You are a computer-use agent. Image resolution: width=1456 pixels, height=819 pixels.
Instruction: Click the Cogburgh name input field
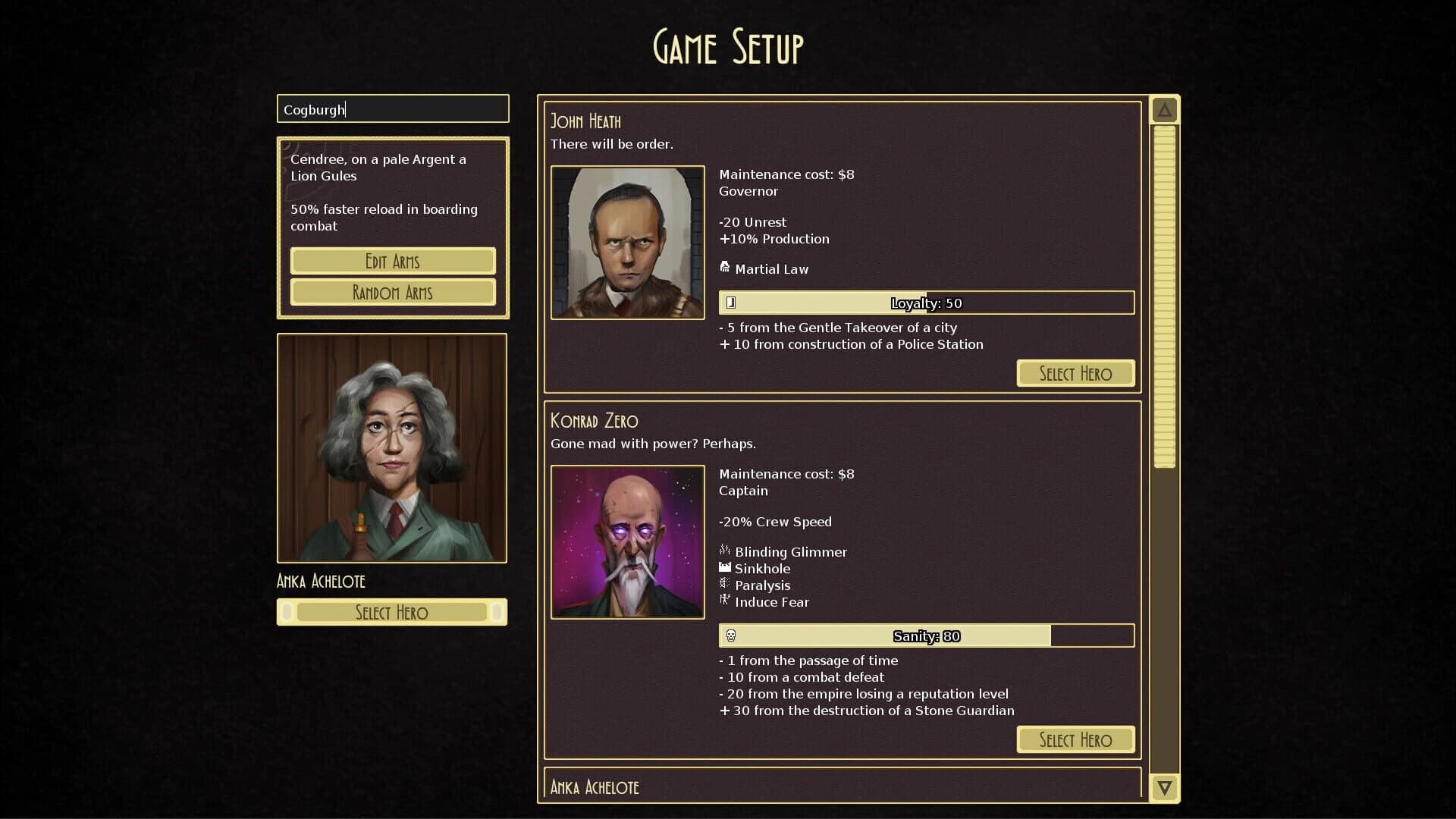click(392, 108)
